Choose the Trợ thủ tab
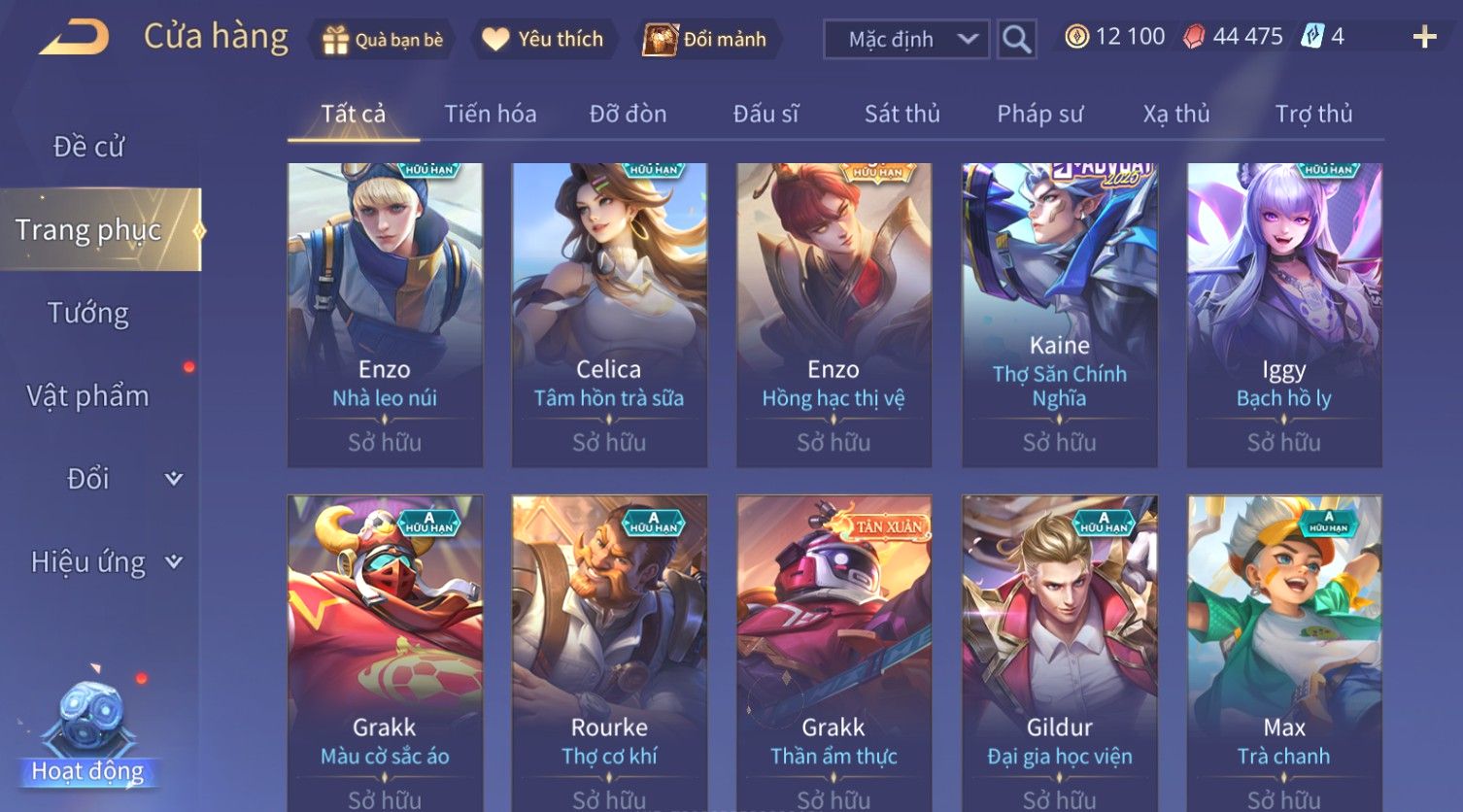 pyautogui.click(x=1313, y=115)
